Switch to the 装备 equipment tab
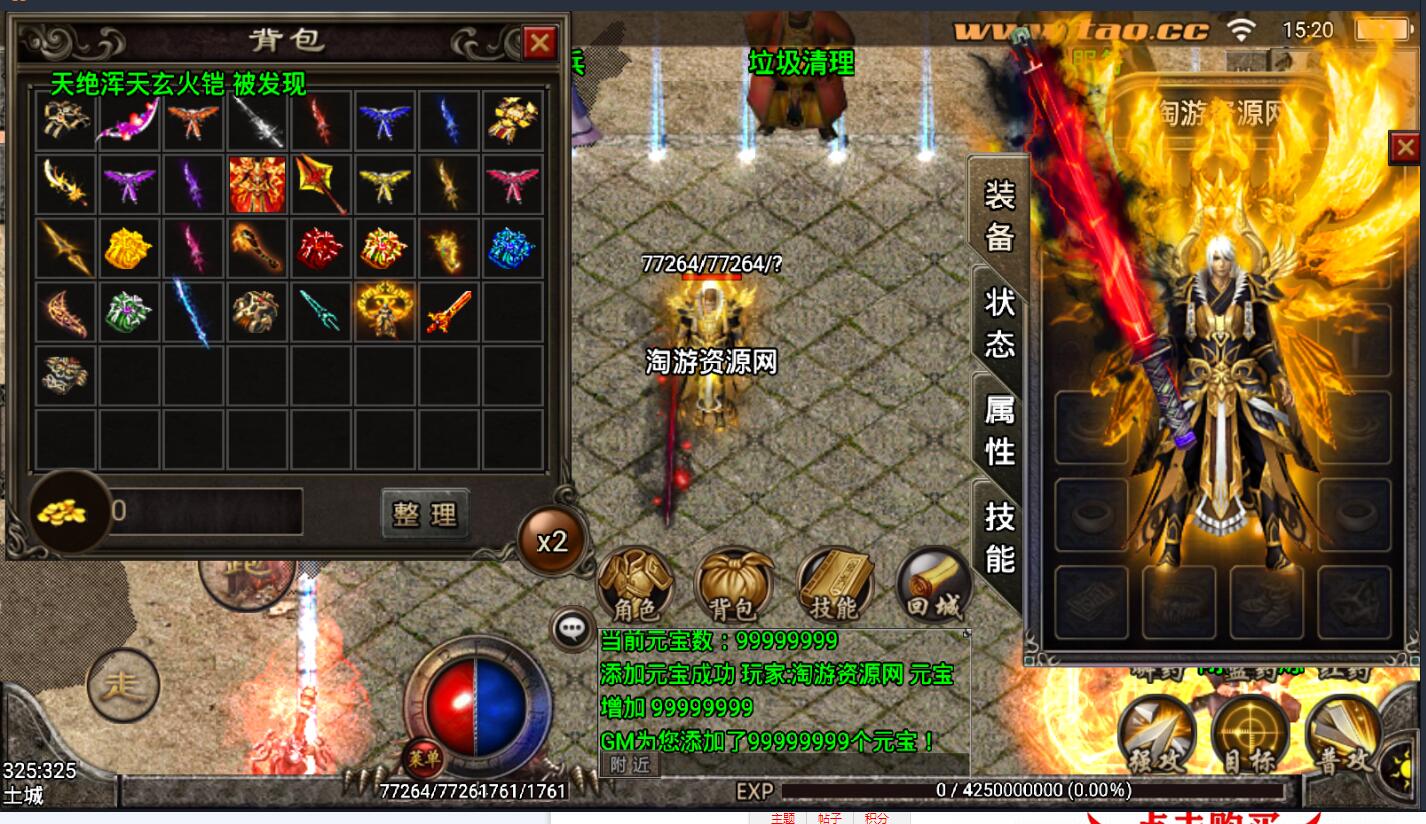 click(x=999, y=215)
